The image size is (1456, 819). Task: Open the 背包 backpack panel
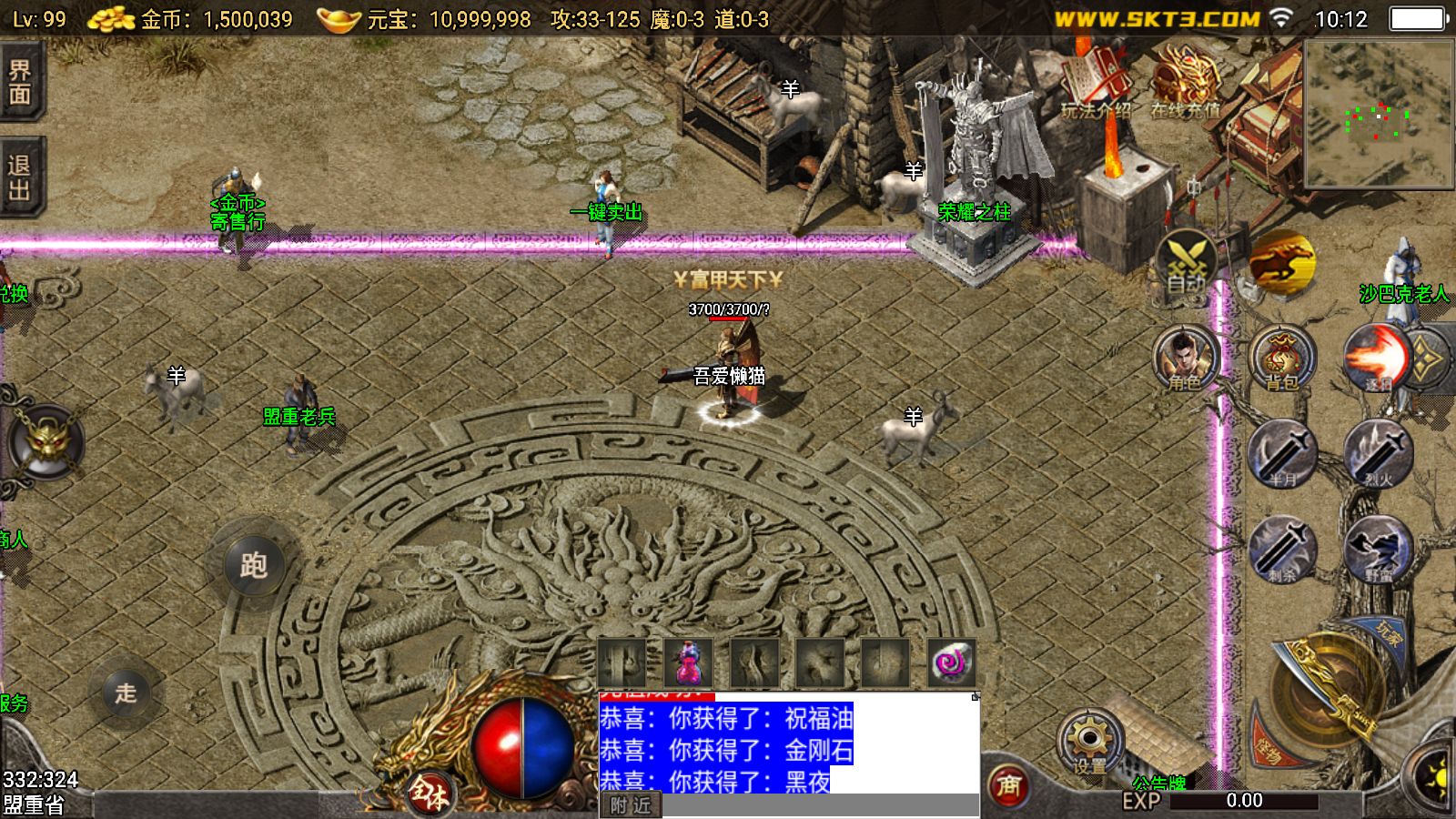(1283, 359)
